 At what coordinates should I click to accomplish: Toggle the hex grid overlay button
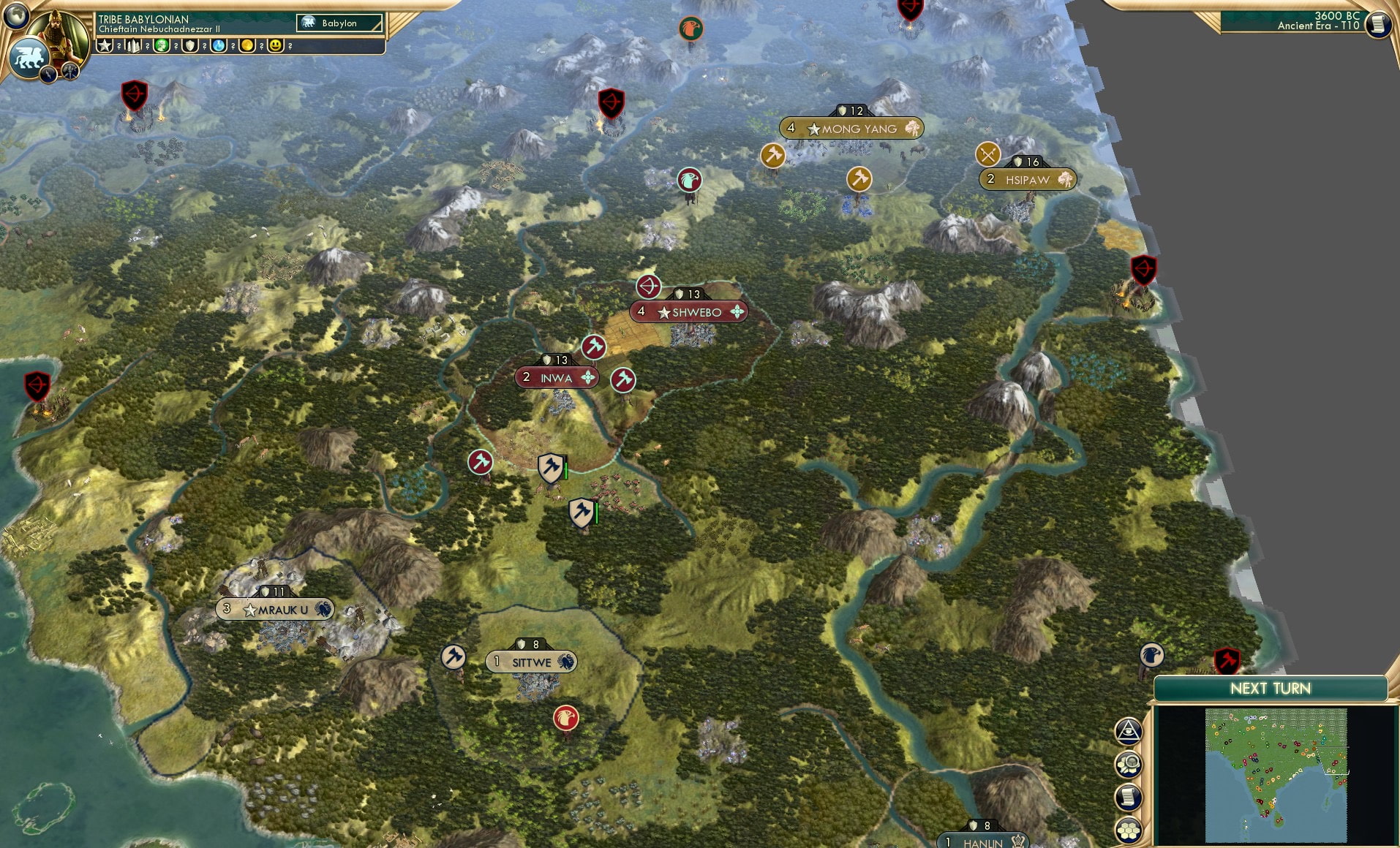click(1127, 830)
